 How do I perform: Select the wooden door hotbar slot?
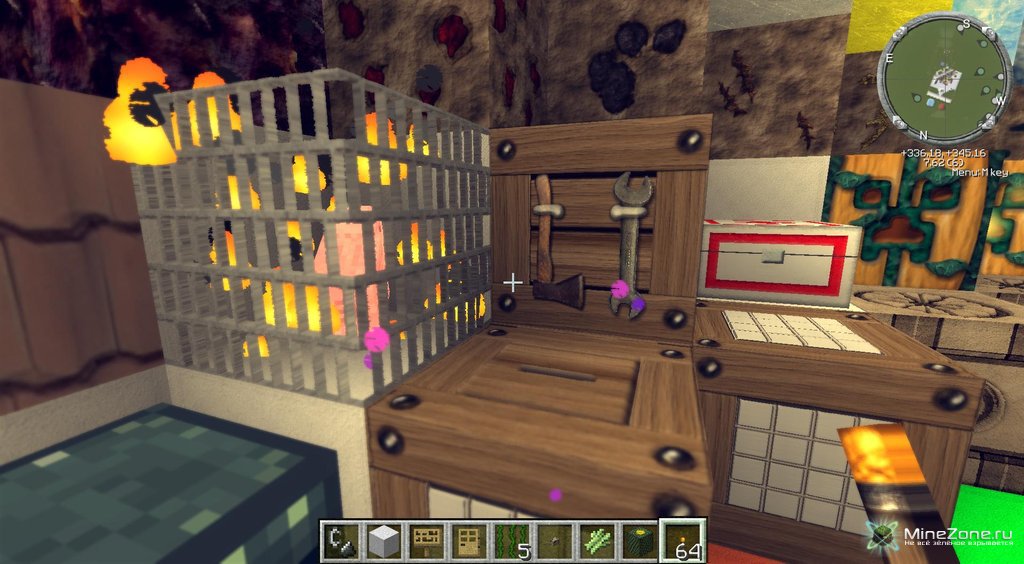pyautogui.click(x=470, y=541)
